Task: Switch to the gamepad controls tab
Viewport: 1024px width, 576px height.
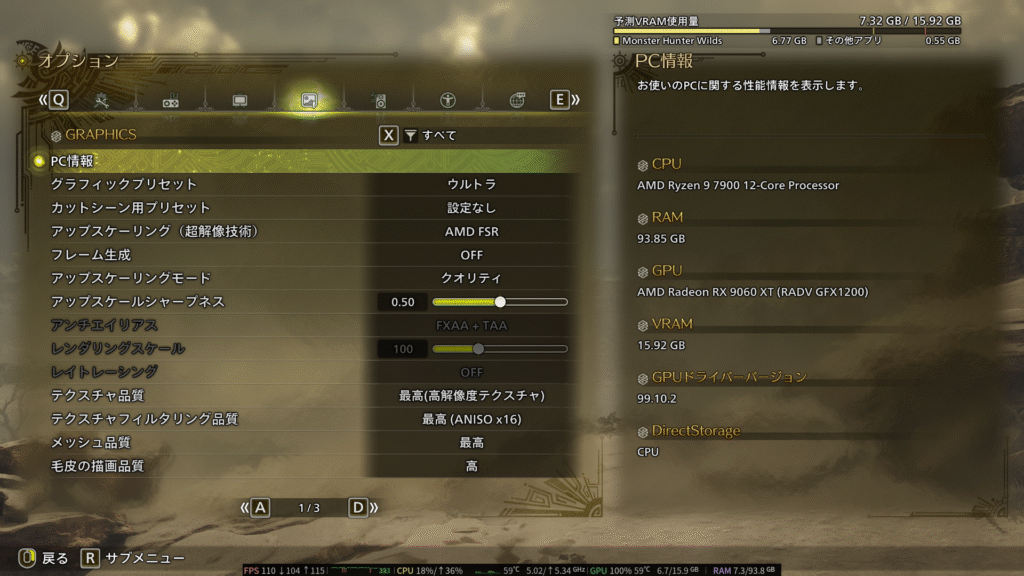Action: pos(171,100)
